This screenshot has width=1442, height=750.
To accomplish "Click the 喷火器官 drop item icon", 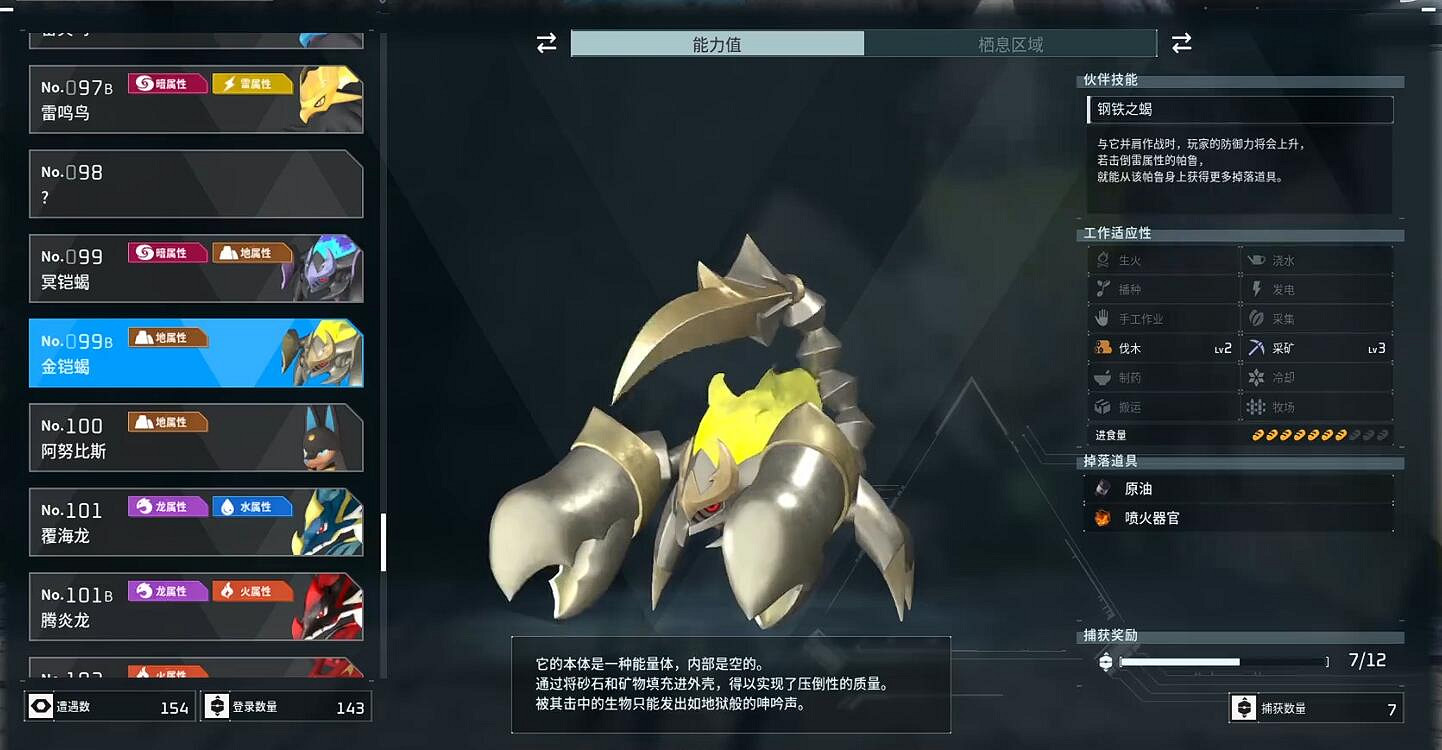I will [x=1104, y=517].
